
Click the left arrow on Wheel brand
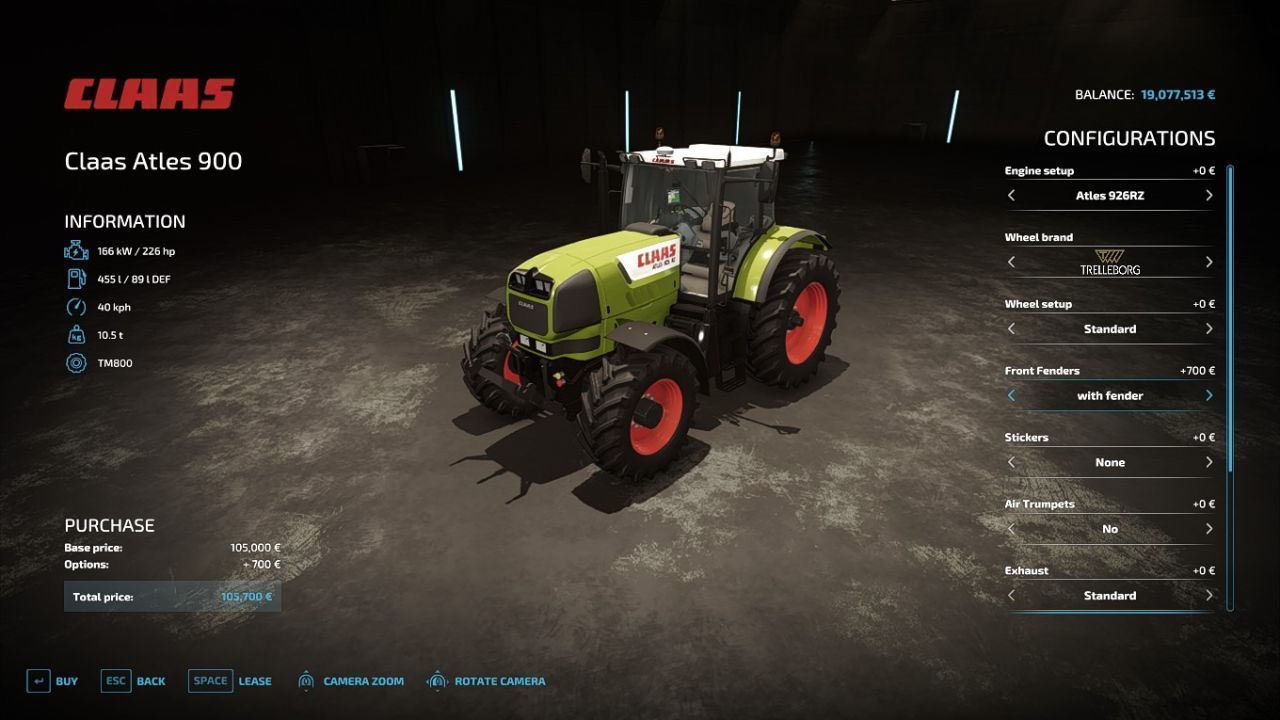pos(1011,262)
